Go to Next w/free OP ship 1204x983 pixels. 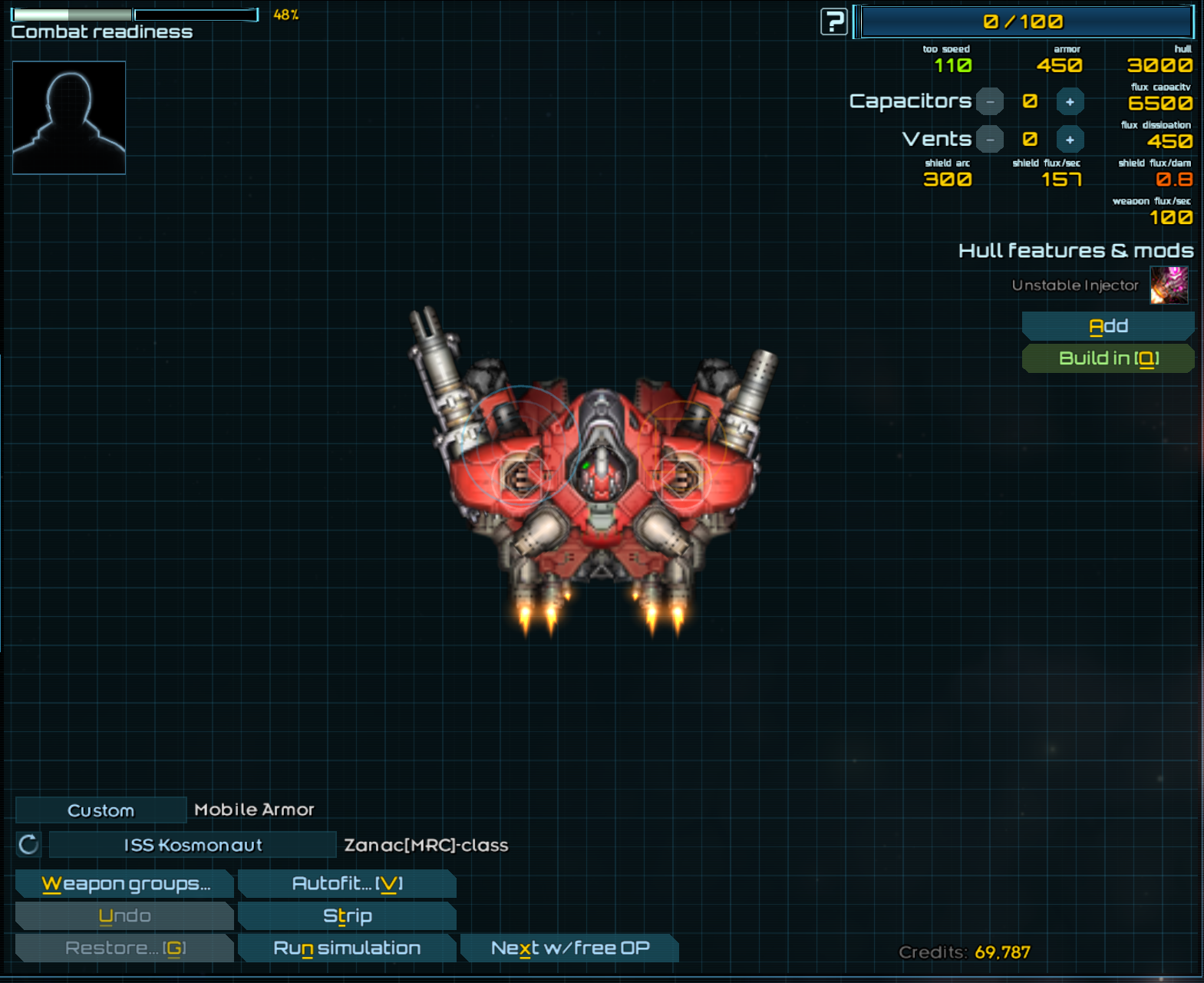coord(569,948)
